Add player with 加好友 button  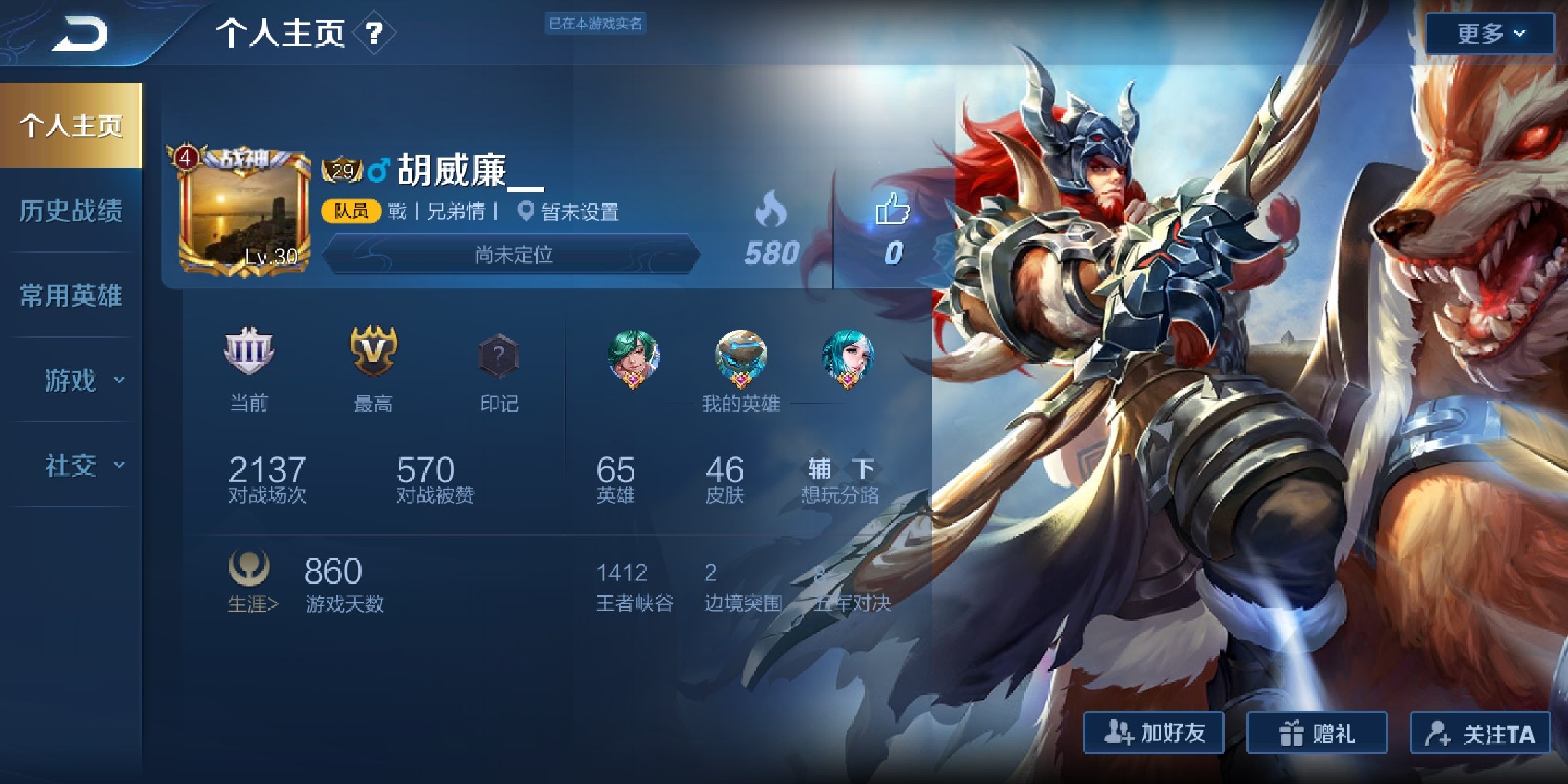pos(1153,733)
